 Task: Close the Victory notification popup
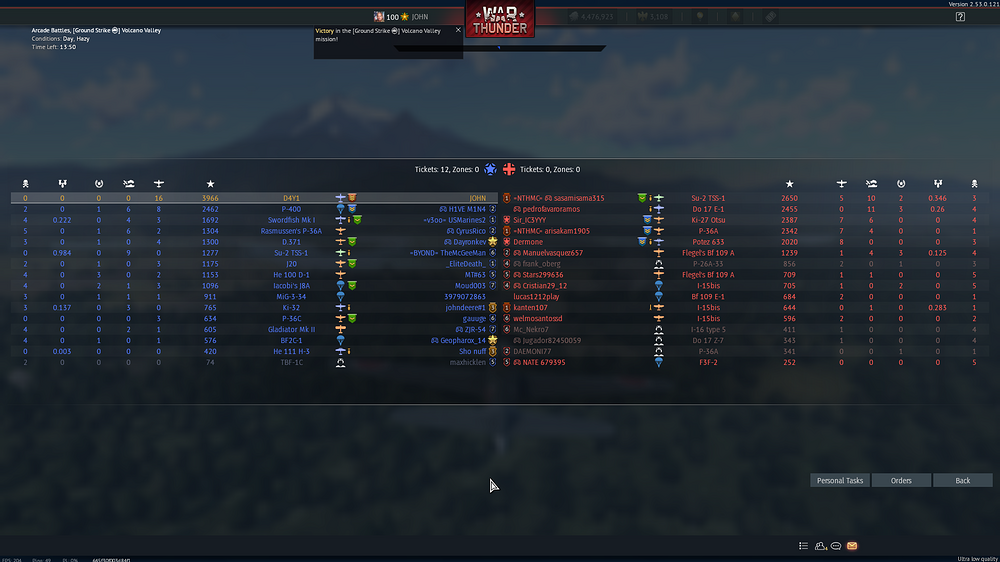click(x=458, y=30)
